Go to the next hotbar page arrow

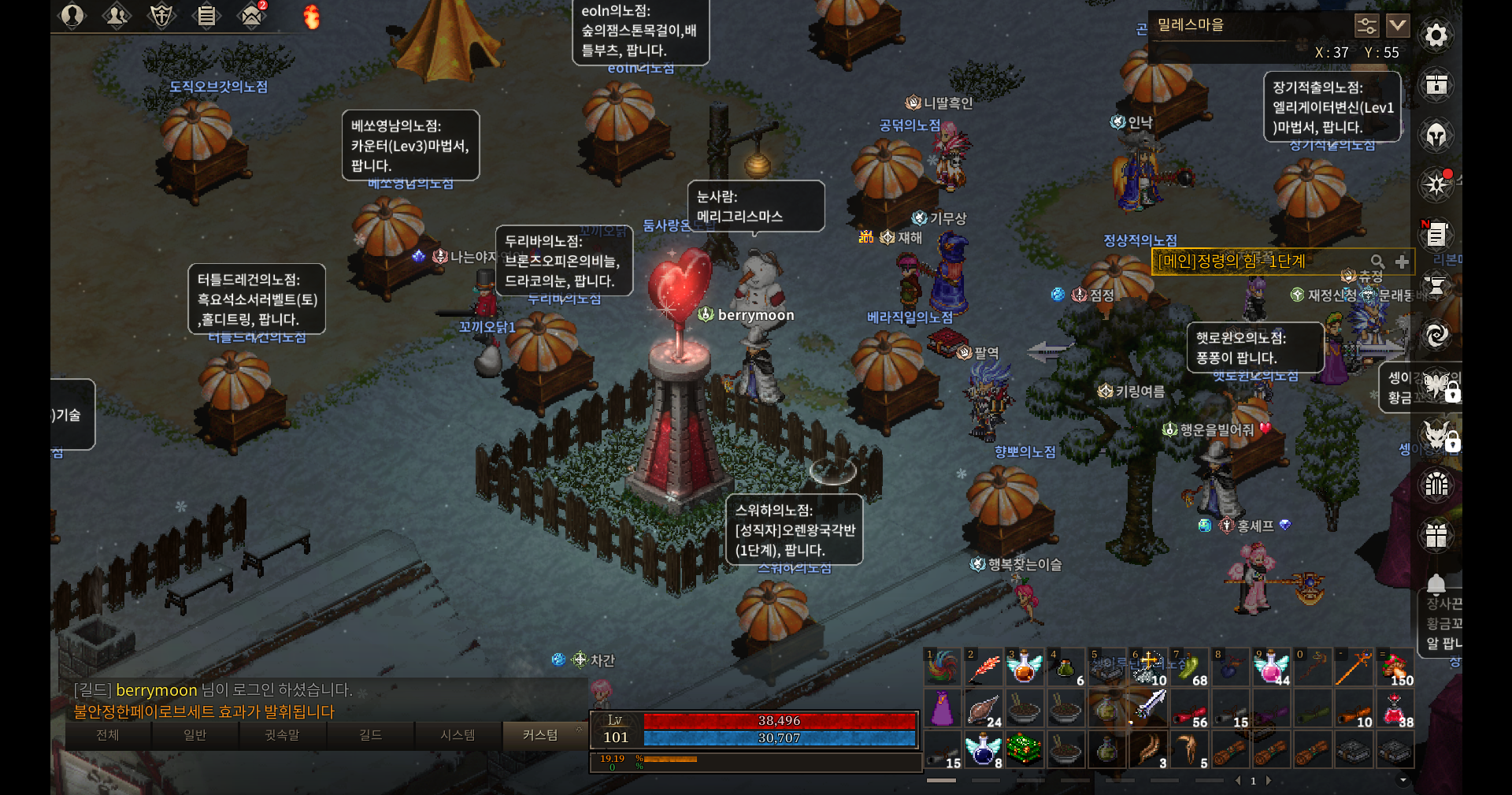(1269, 781)
